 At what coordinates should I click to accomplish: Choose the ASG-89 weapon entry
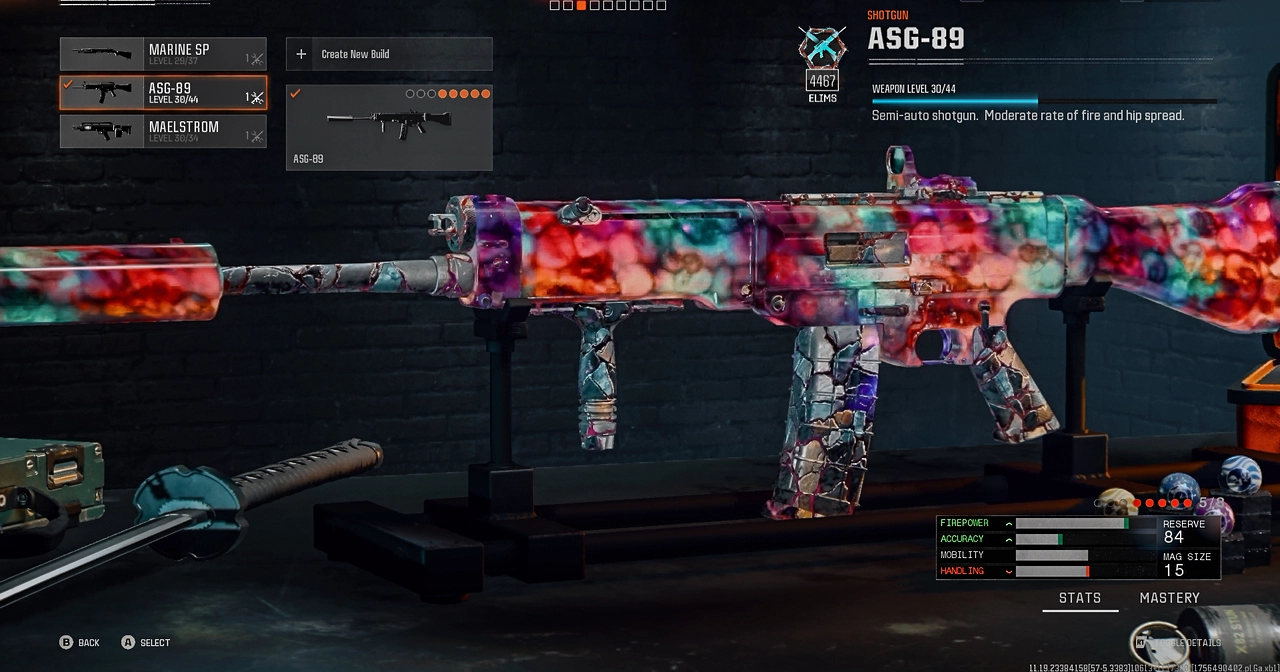[x=163, y=92]
